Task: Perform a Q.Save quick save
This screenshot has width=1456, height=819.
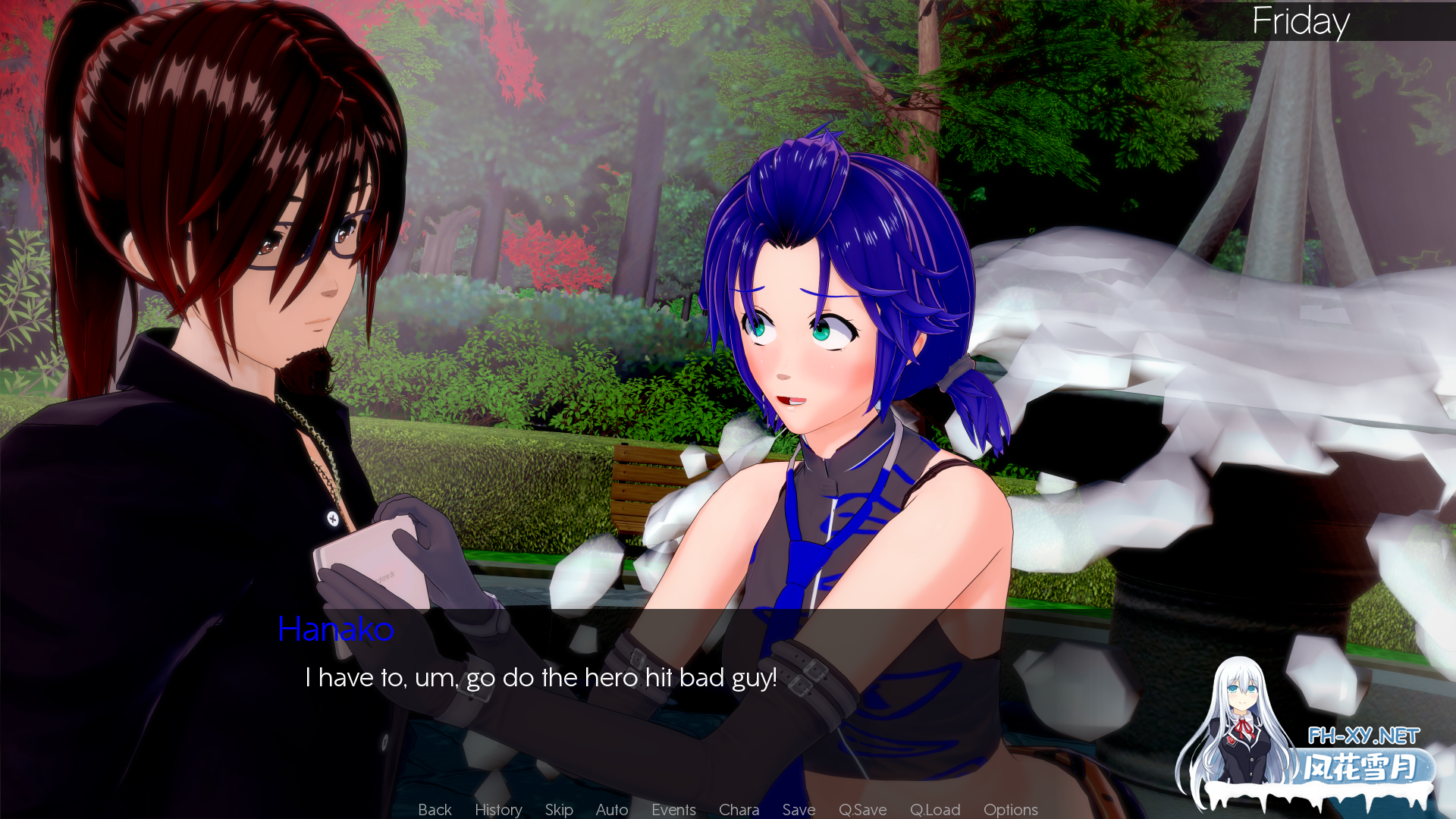Action: pyautogui.click(x=862, y=809)
